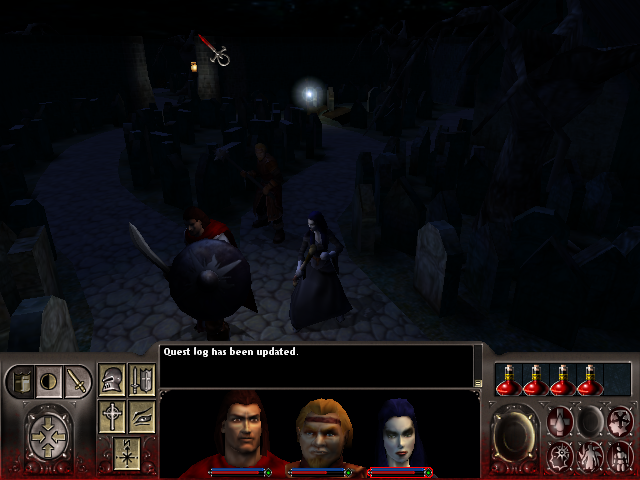Image resolution: width=640 pixels, height=480 pixels.
Task: Open the sword and shield panel button
Action: [141, 381]
